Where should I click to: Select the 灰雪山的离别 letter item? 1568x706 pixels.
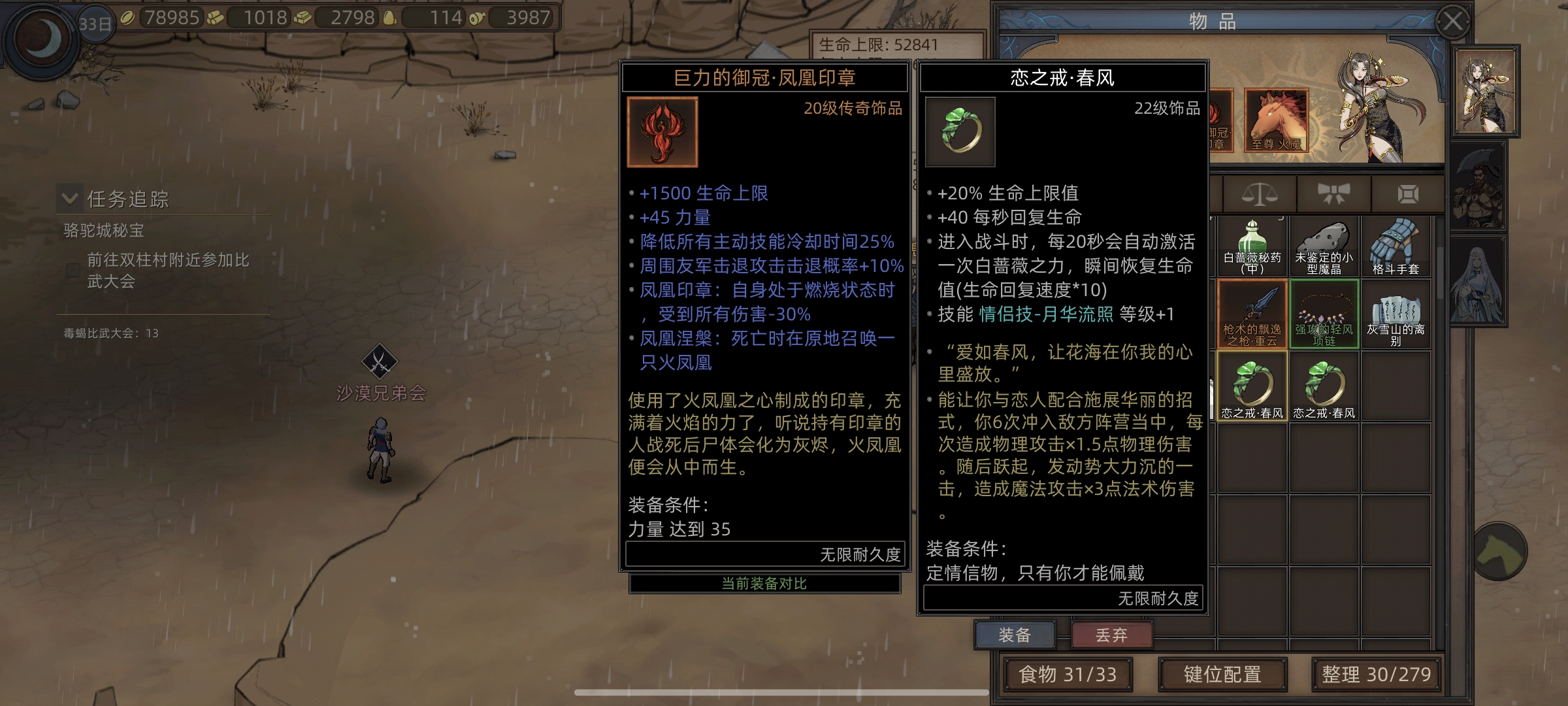coord(1396,315)
